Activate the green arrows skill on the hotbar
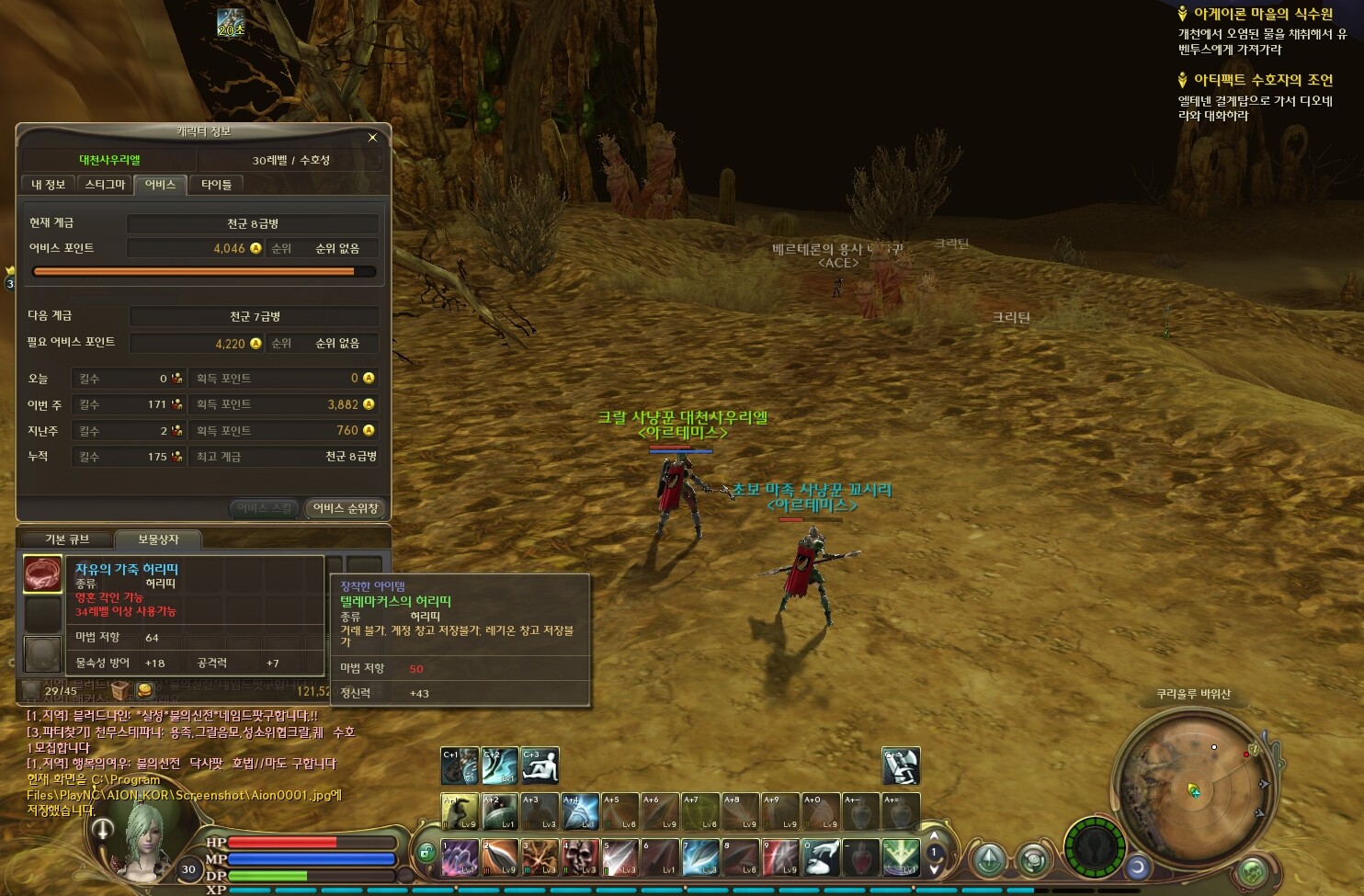1364x896 pixels. point(901,857)
